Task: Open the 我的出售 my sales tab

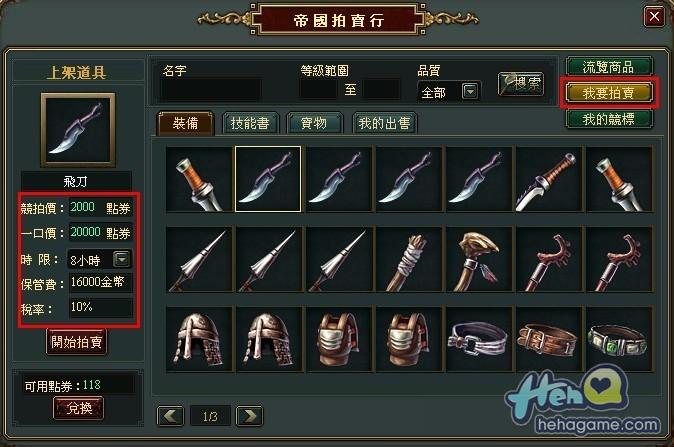Action: click(x=385, y=123)
